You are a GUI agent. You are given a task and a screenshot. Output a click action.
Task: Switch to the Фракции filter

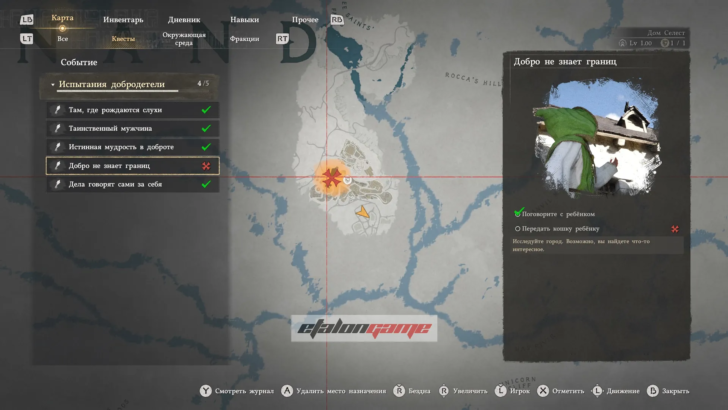244,38
